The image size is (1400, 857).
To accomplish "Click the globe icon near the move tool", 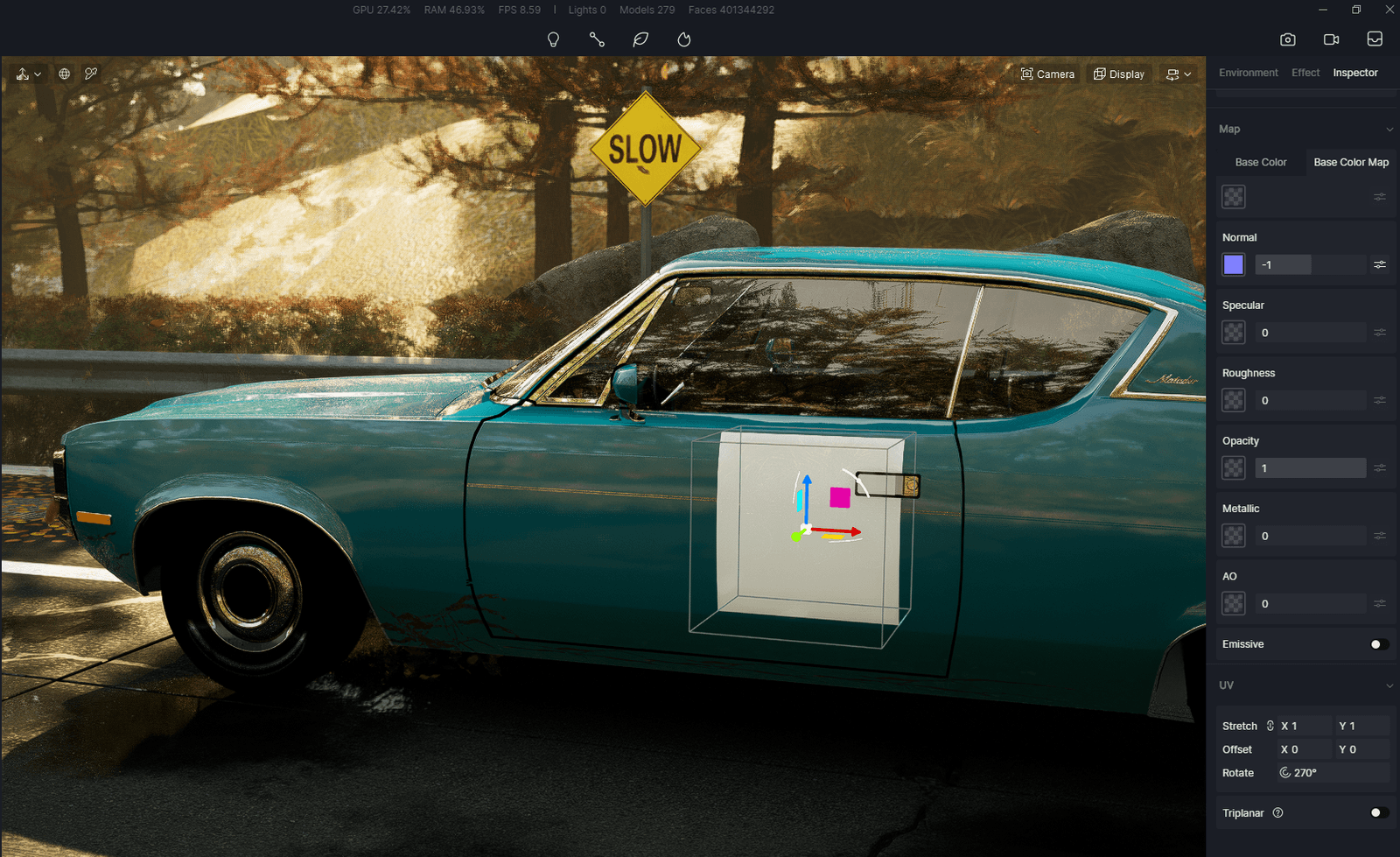I will [x=64, y=74].
